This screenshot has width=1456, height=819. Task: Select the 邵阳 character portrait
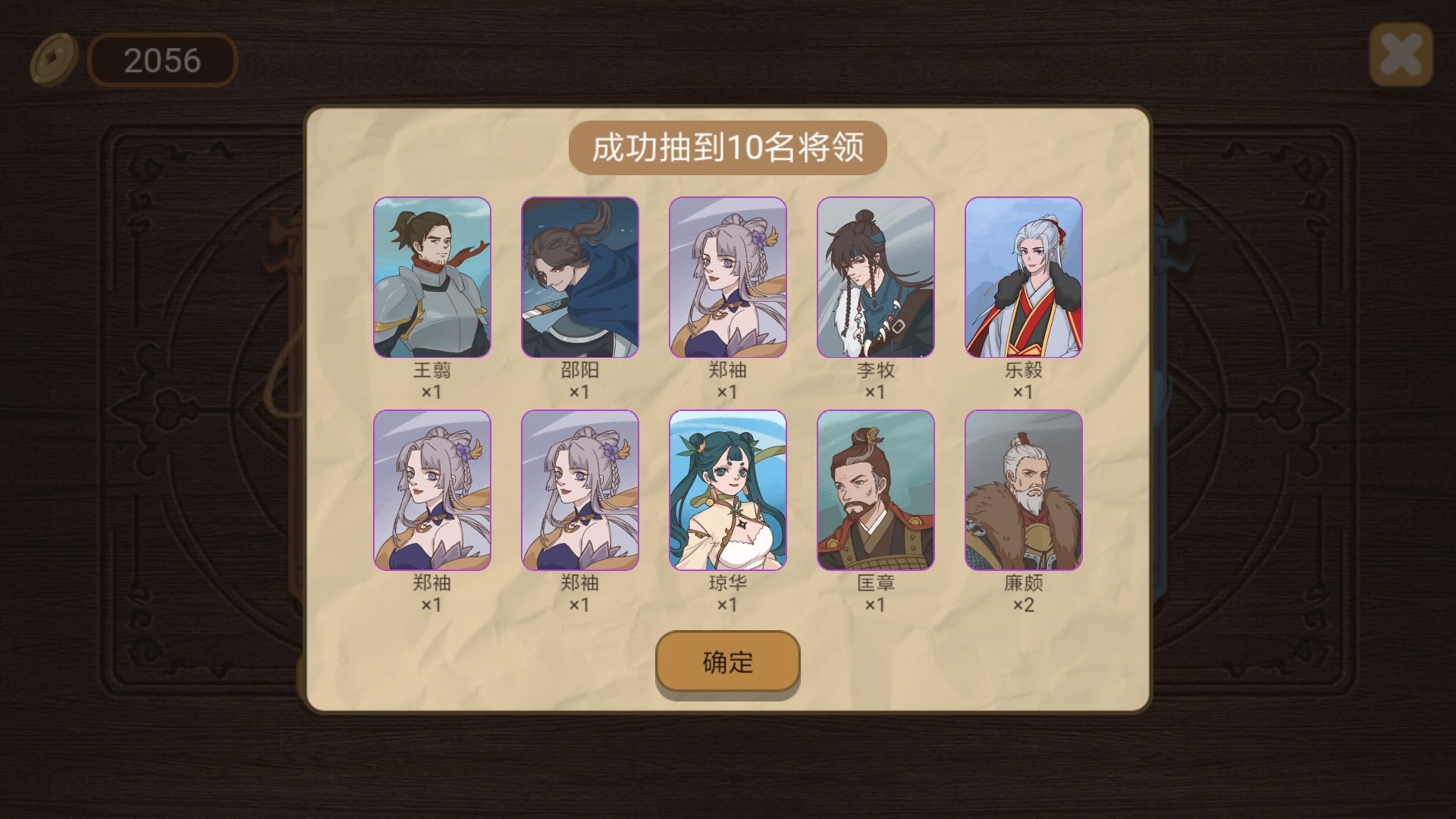(x=580, y=278)
